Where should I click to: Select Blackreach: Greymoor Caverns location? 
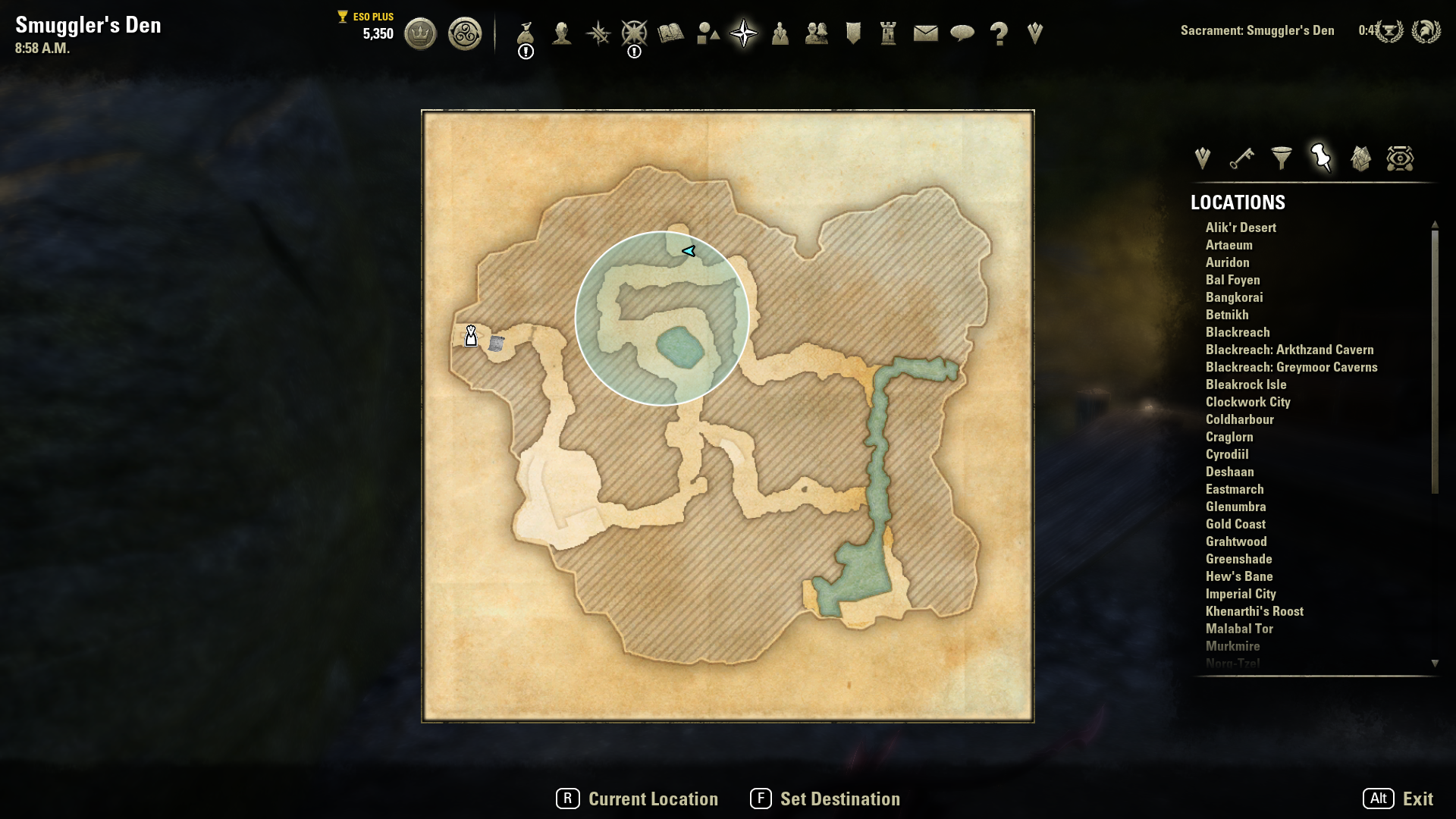1291,367
